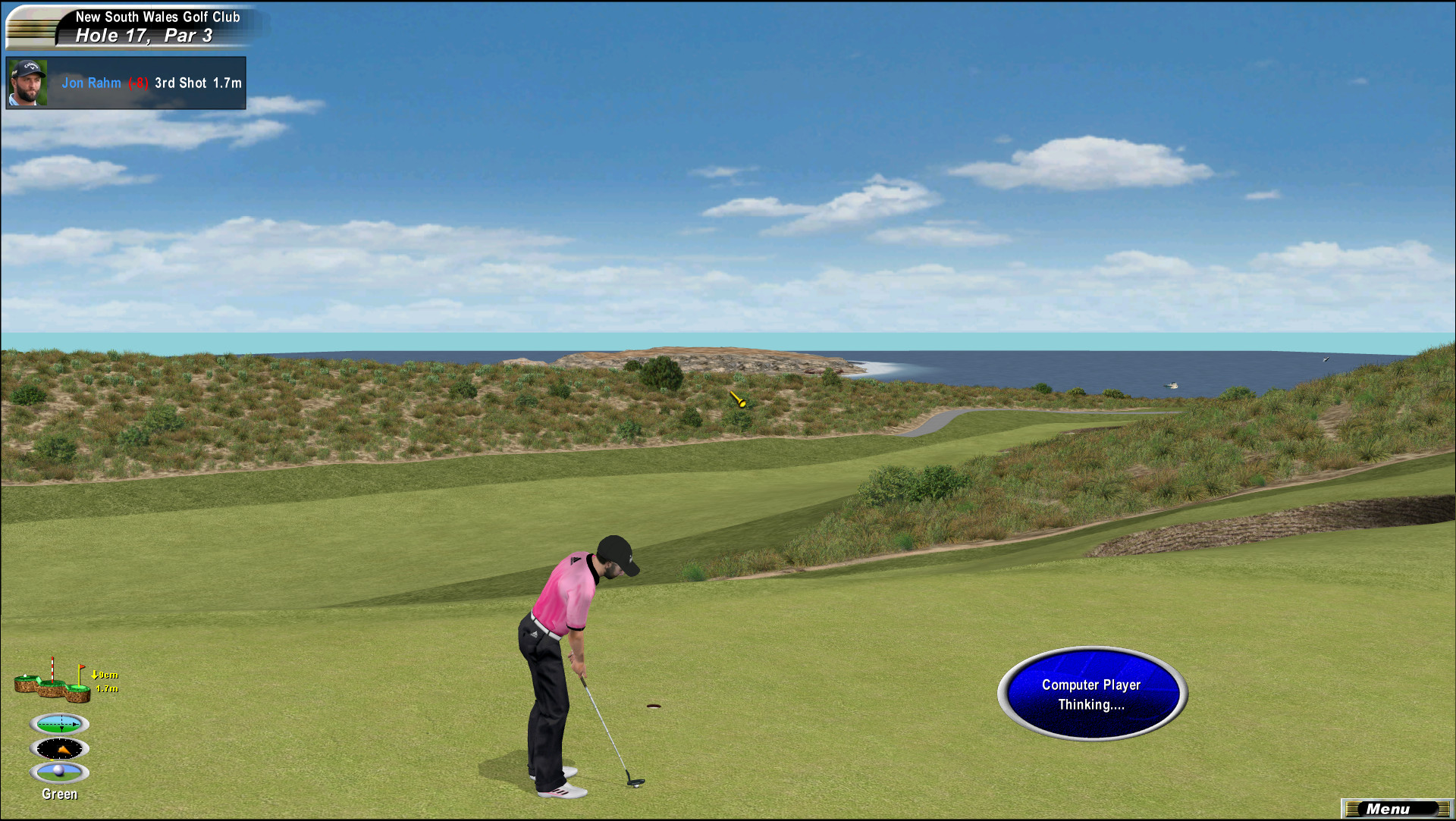1456x821 pixels.
Task: Click Jon Rahm's player portrait
Action: (27, 83)
